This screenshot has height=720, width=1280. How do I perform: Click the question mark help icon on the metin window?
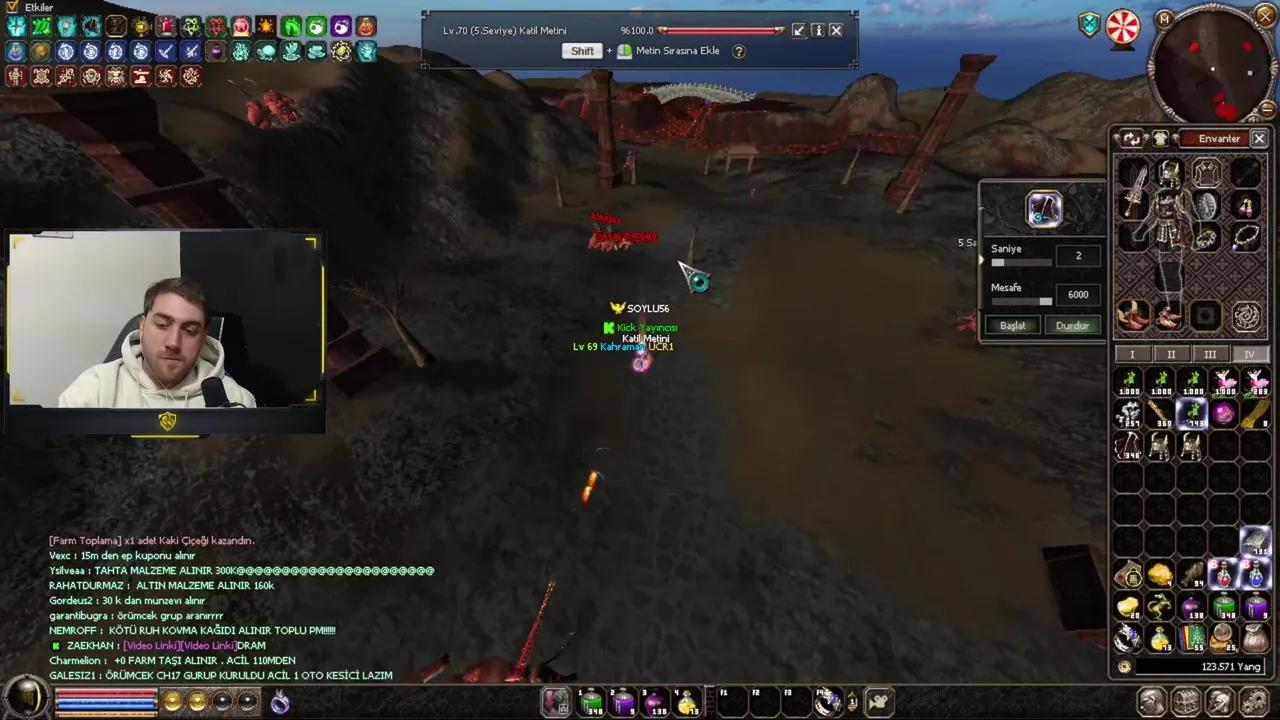pos(738,51)
